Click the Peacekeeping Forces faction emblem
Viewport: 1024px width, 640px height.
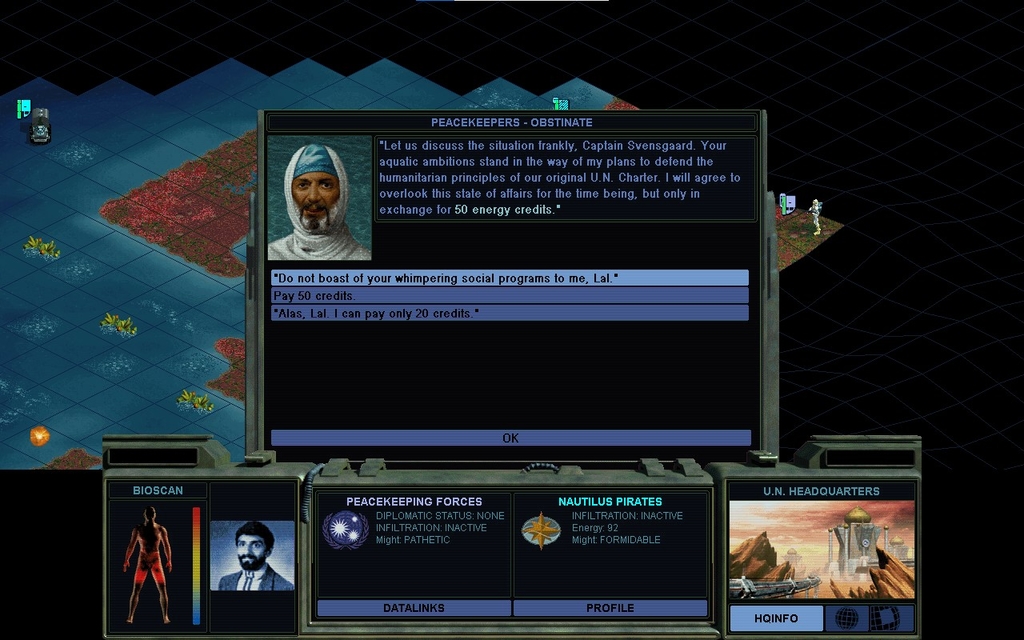345,530
